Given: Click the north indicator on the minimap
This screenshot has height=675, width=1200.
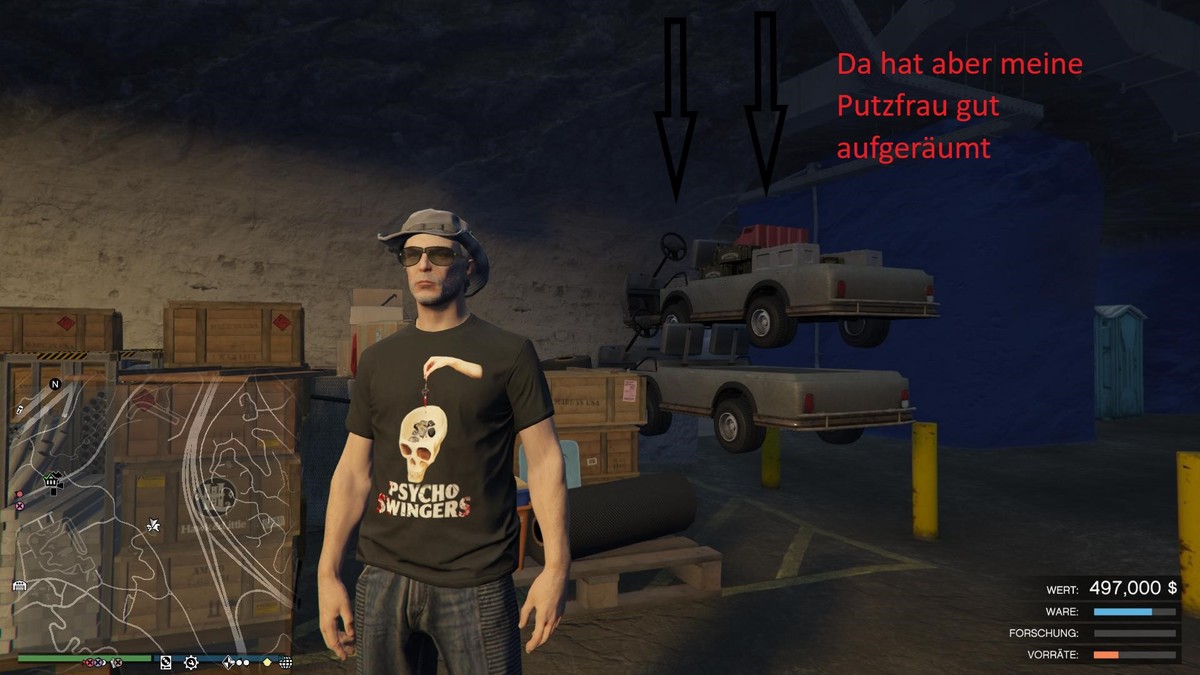Looking at the screenshot, I should tap(55, 384).
